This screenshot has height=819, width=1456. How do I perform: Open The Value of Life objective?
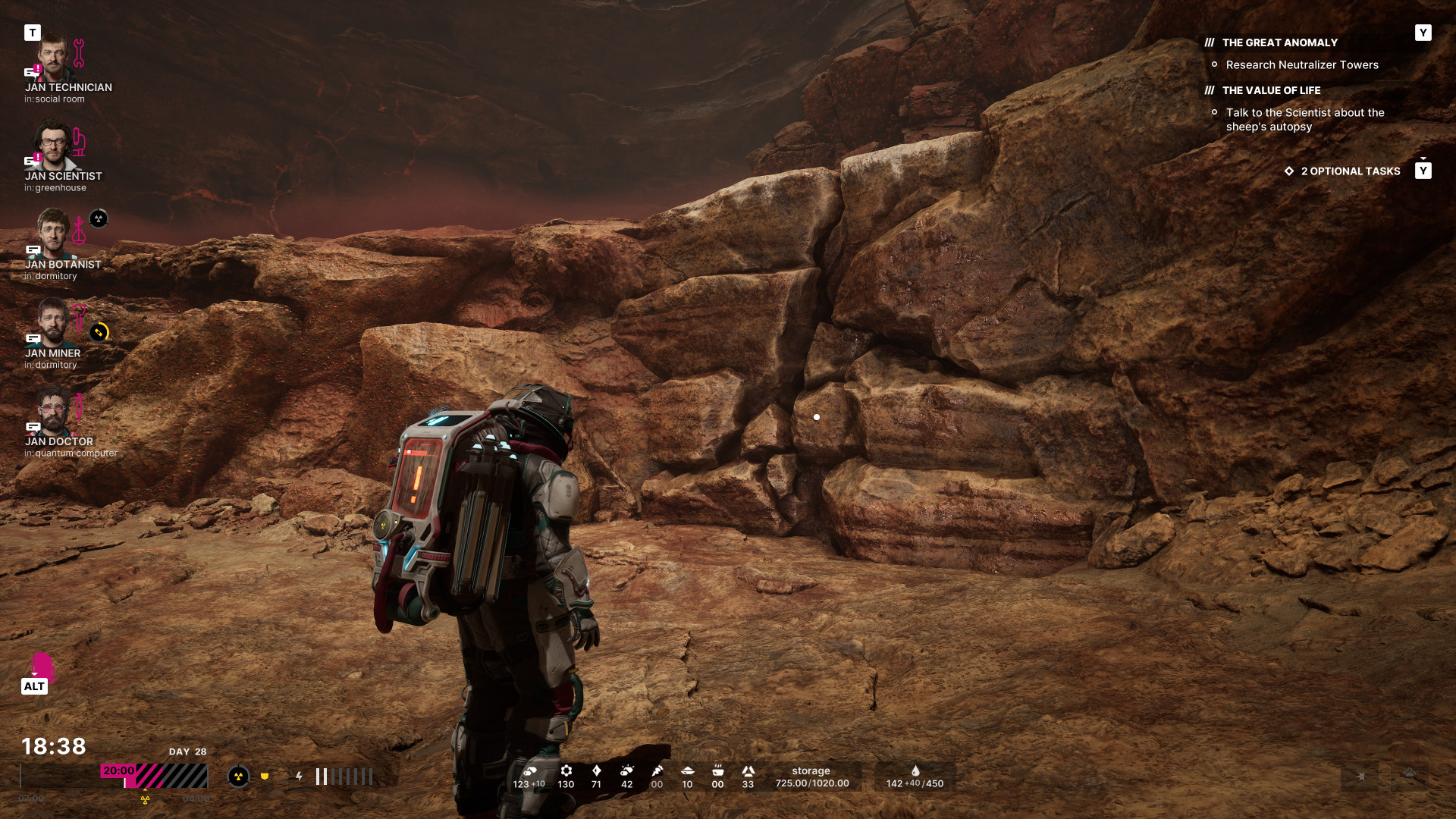click(1271, 91)
